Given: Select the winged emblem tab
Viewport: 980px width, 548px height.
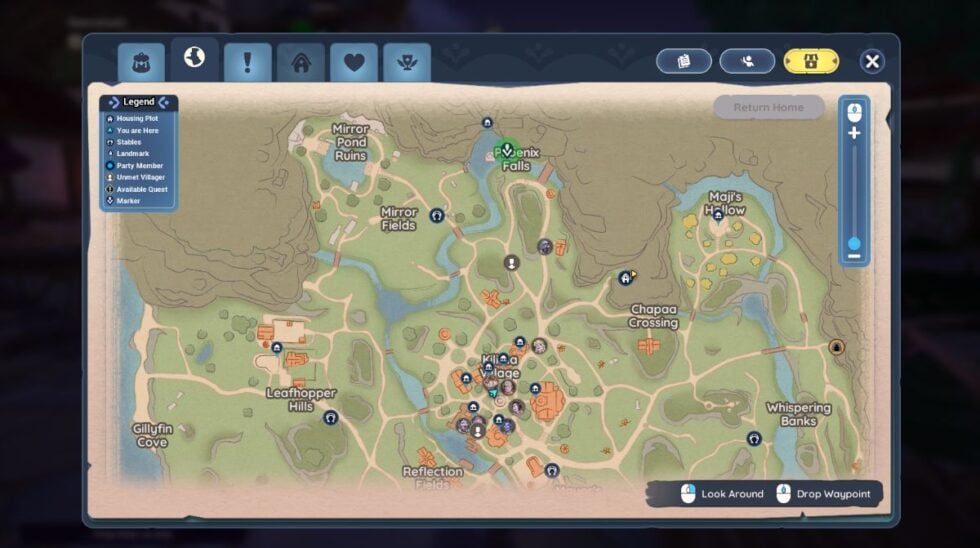Looking at the screenshot, I should tap(407, 63).
